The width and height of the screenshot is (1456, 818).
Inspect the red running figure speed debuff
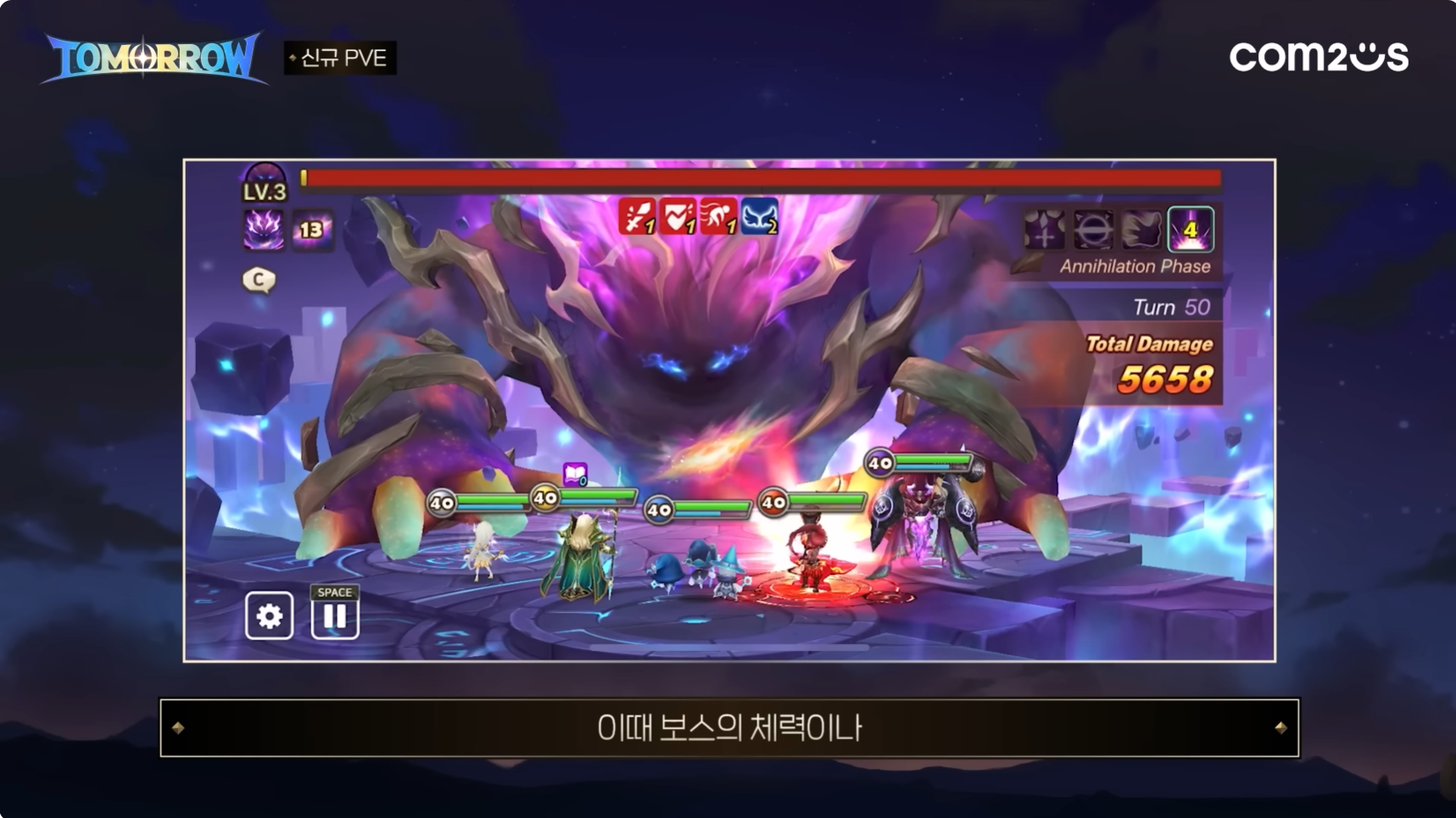(718, 217)
